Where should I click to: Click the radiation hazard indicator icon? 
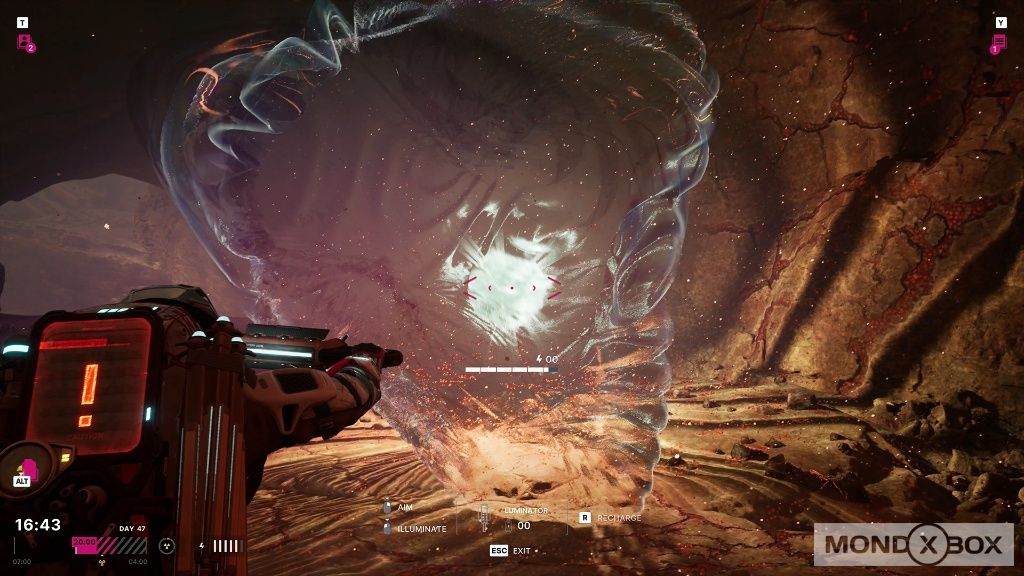167,546
